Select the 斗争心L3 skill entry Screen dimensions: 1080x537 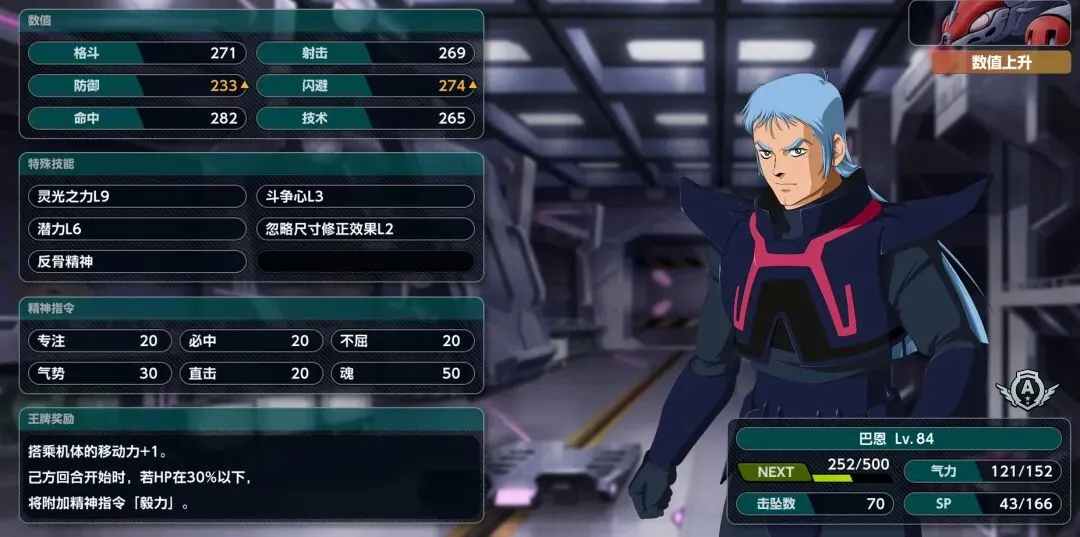pos(365,196)
